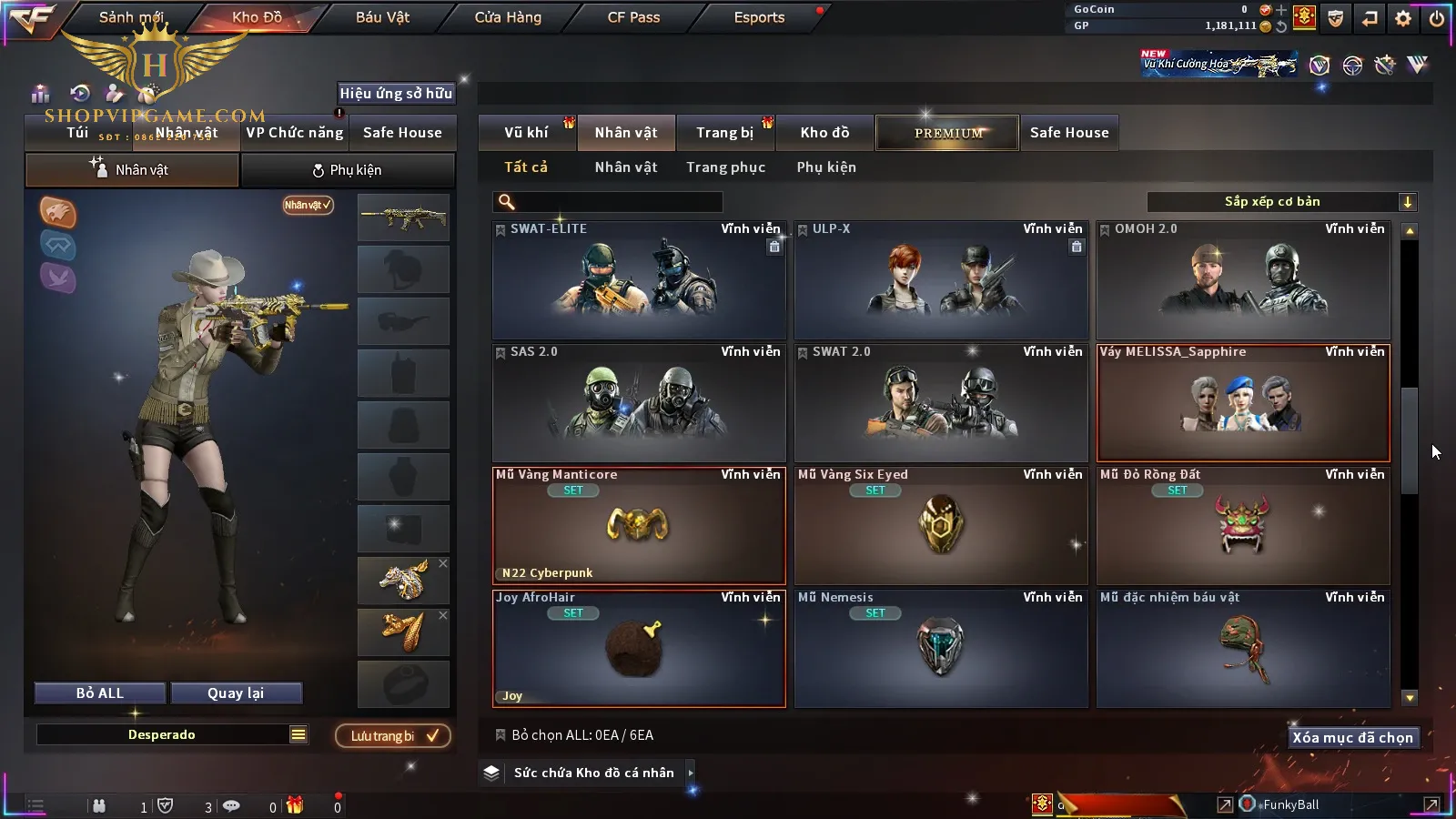Click the Quay lại button
Screen dimensions: 1456x819
[236, 693]
